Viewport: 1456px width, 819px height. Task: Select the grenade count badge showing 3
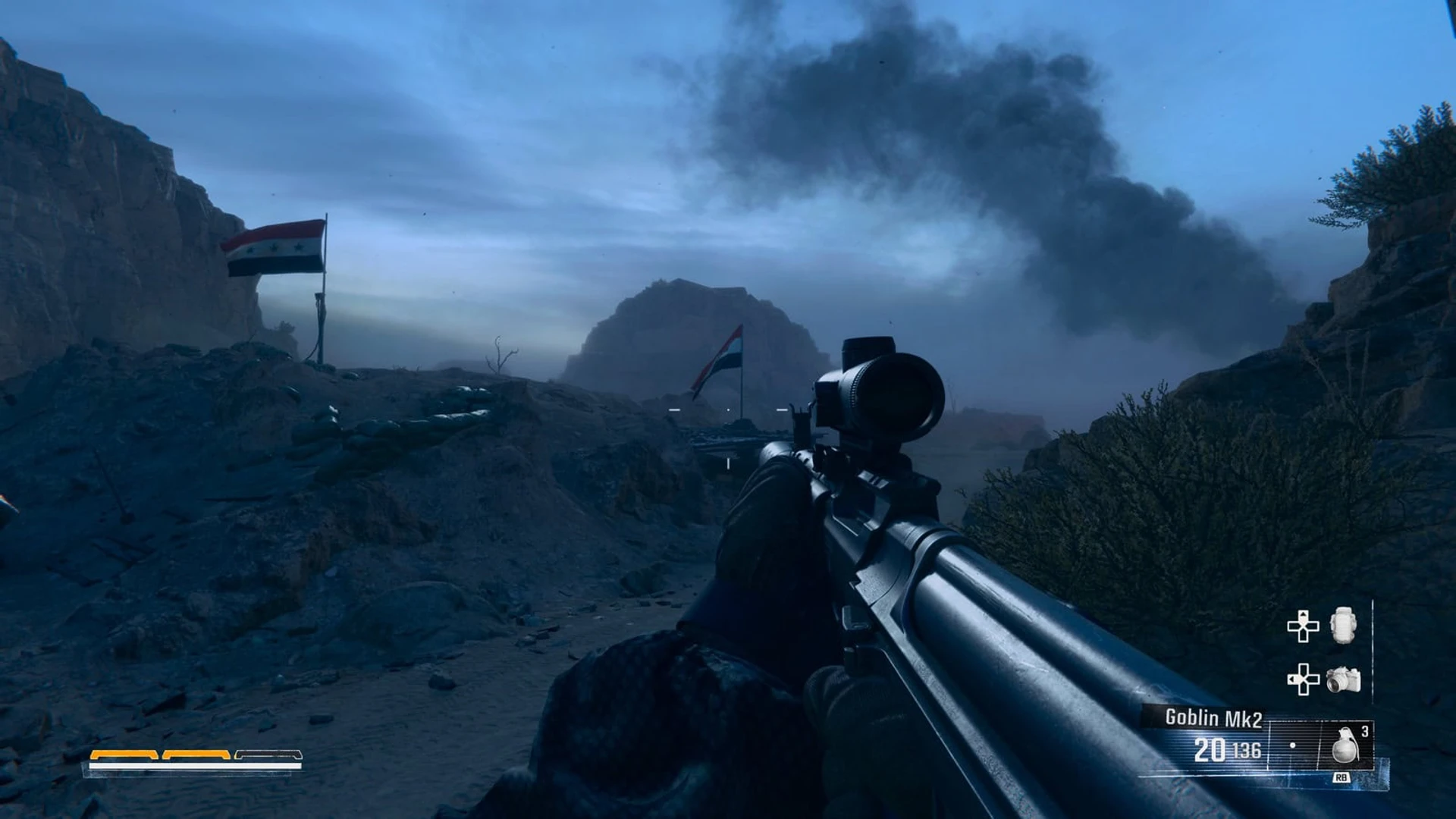[1365, 730]
